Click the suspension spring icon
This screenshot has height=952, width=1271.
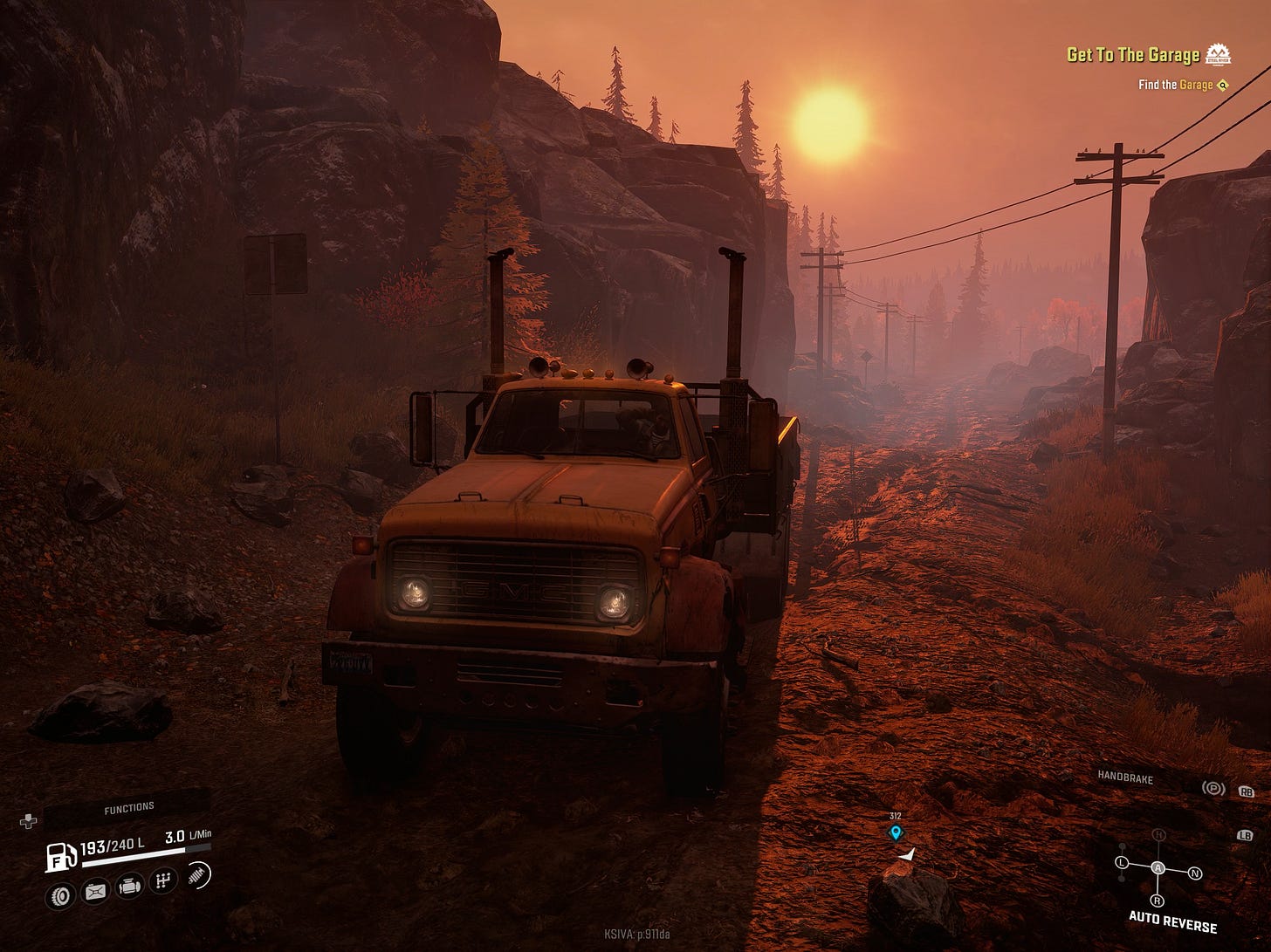tap(197, 875)
